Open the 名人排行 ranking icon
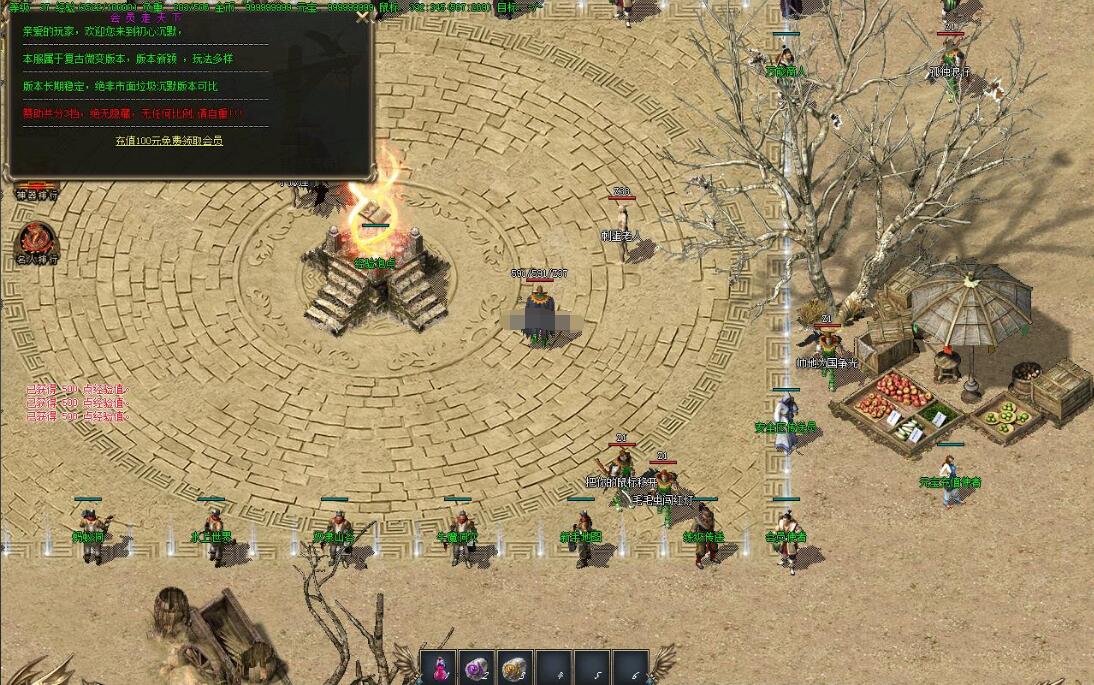 [36, 241]
